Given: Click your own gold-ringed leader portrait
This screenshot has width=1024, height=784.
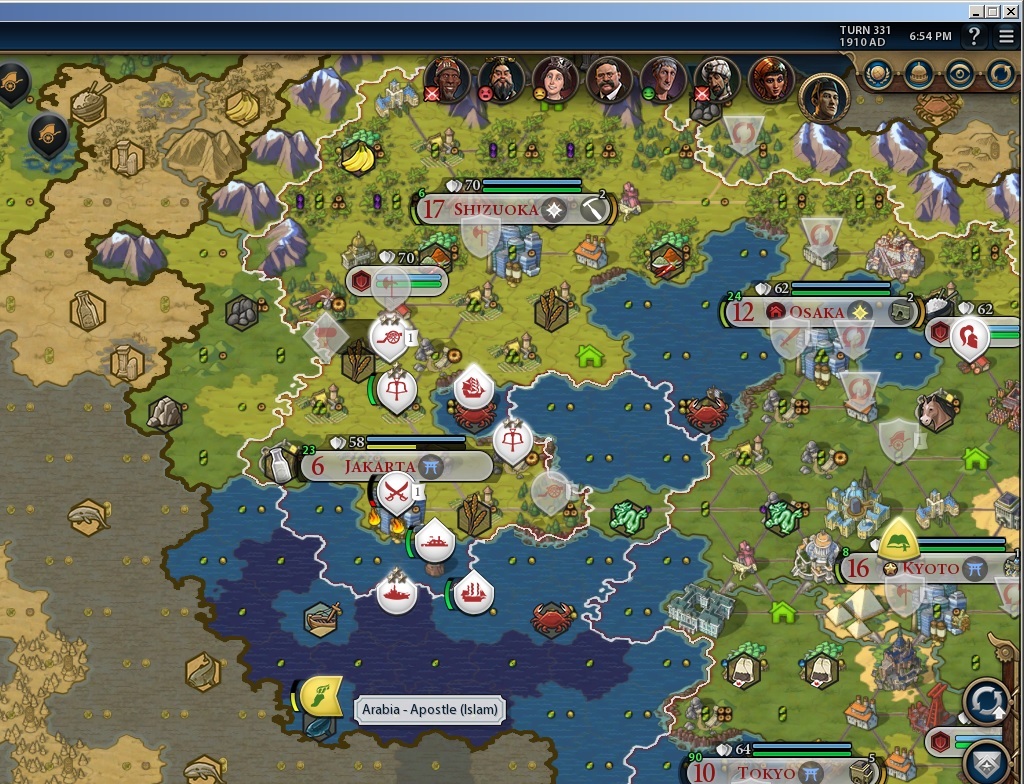Looking at the screenshot, I should point(823,97).
